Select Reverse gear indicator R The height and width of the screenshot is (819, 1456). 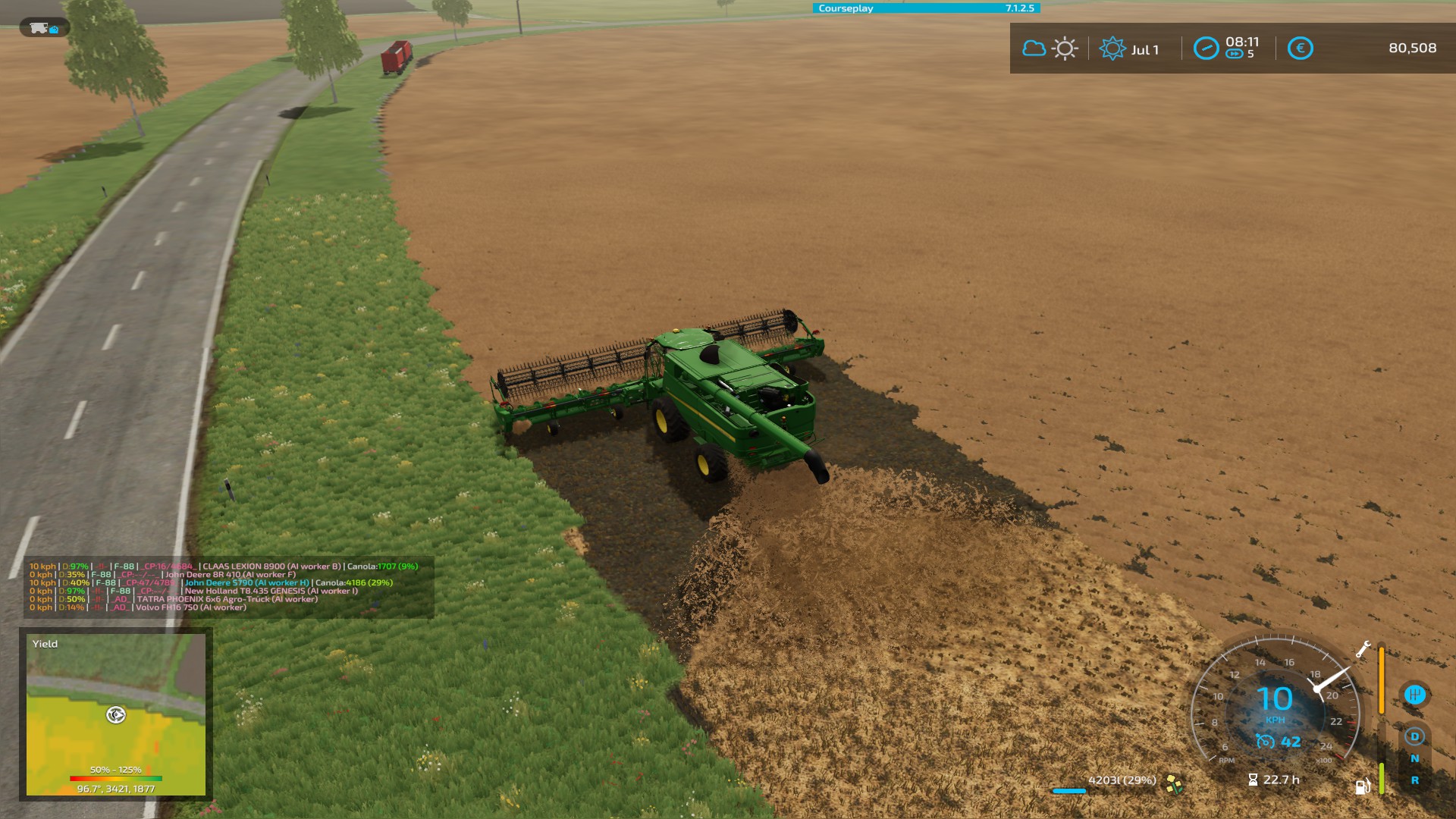pos(1414,780)
